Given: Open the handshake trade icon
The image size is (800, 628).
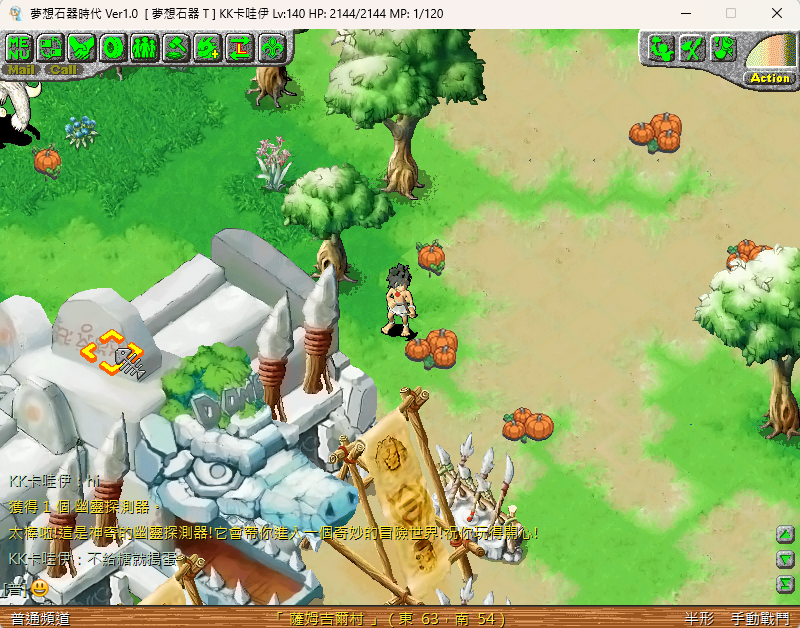Looking at the screenshot, I should click(82, 47).
